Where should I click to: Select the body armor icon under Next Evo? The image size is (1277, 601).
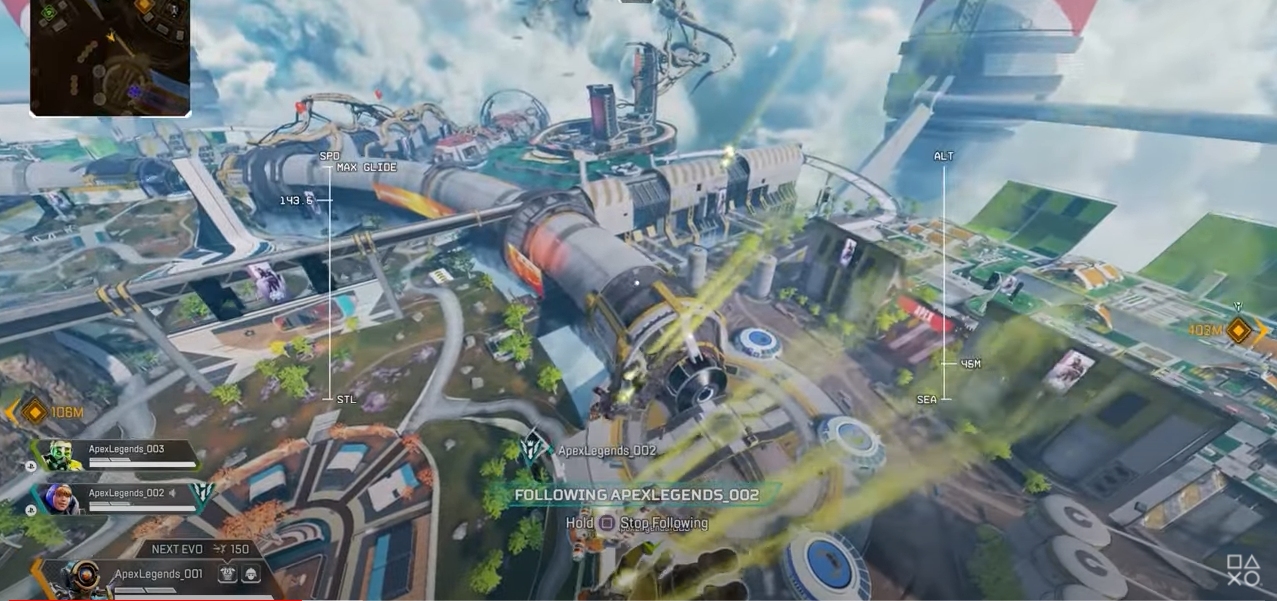pyautogui.click(x=227, y=574)
